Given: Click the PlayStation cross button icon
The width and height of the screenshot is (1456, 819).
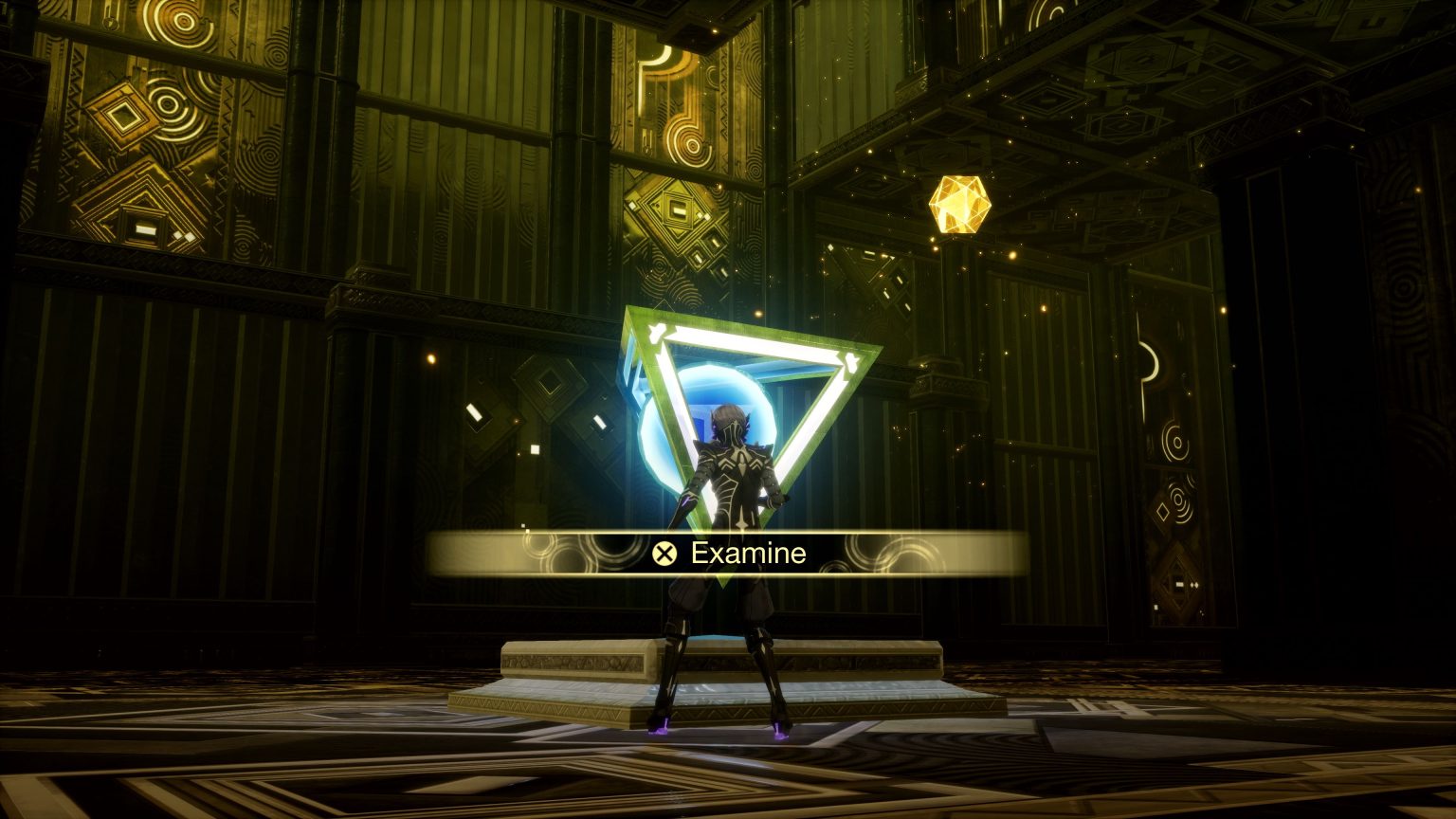Looking at the screenshot, I should coord(667,552).
